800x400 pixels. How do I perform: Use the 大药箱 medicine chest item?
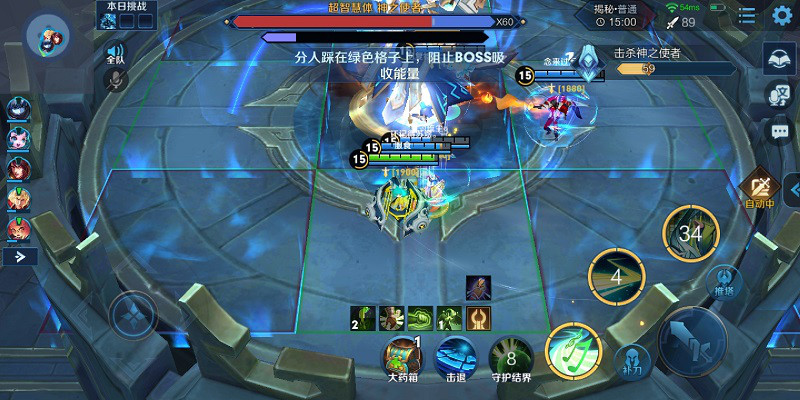[x=401, y=356]
